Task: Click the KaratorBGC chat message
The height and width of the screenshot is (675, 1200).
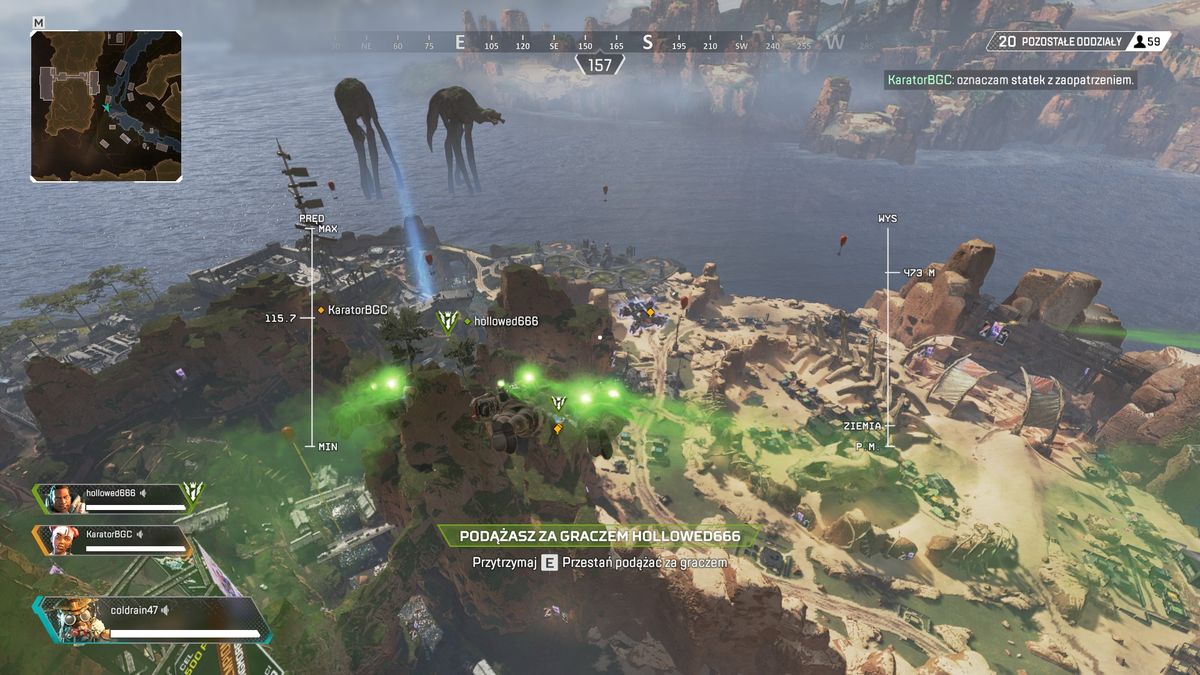Action: [x=1010, y=78]
